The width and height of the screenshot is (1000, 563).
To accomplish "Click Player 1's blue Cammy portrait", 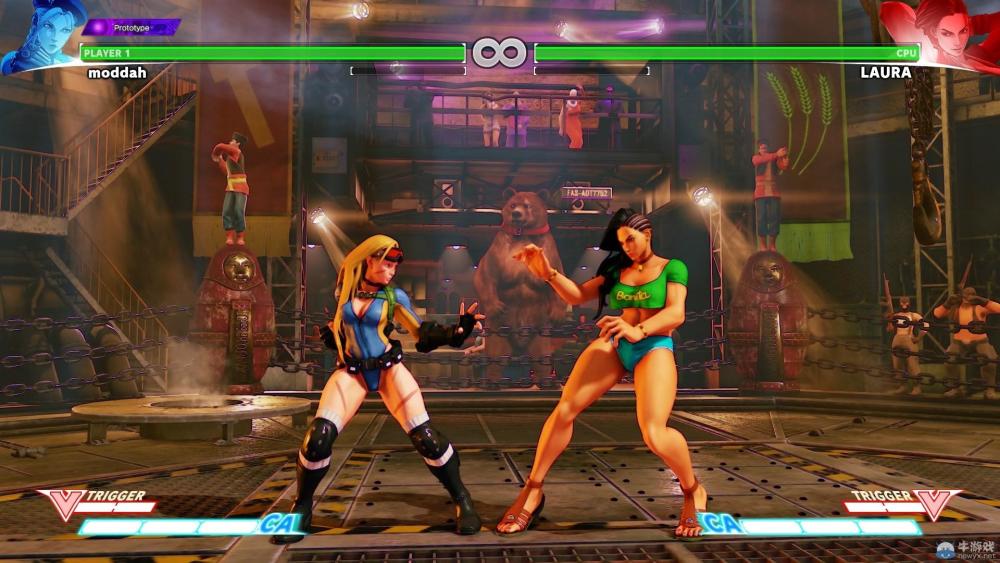I will tap(40, 35).
